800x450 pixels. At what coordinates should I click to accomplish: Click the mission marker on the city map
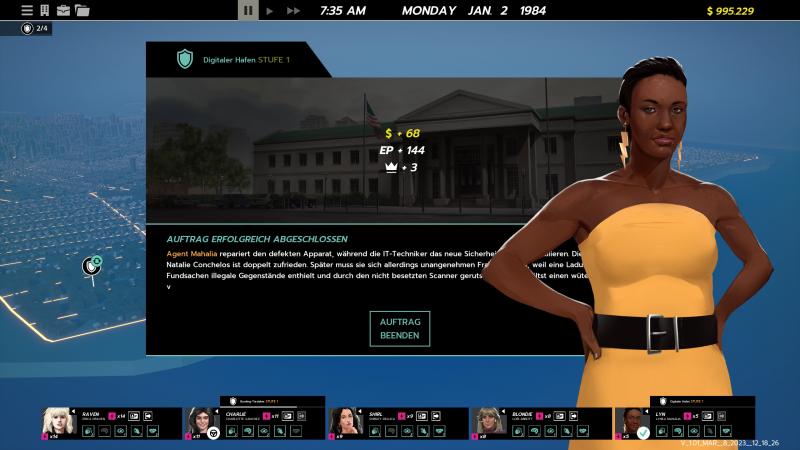(x=92, y=266)
